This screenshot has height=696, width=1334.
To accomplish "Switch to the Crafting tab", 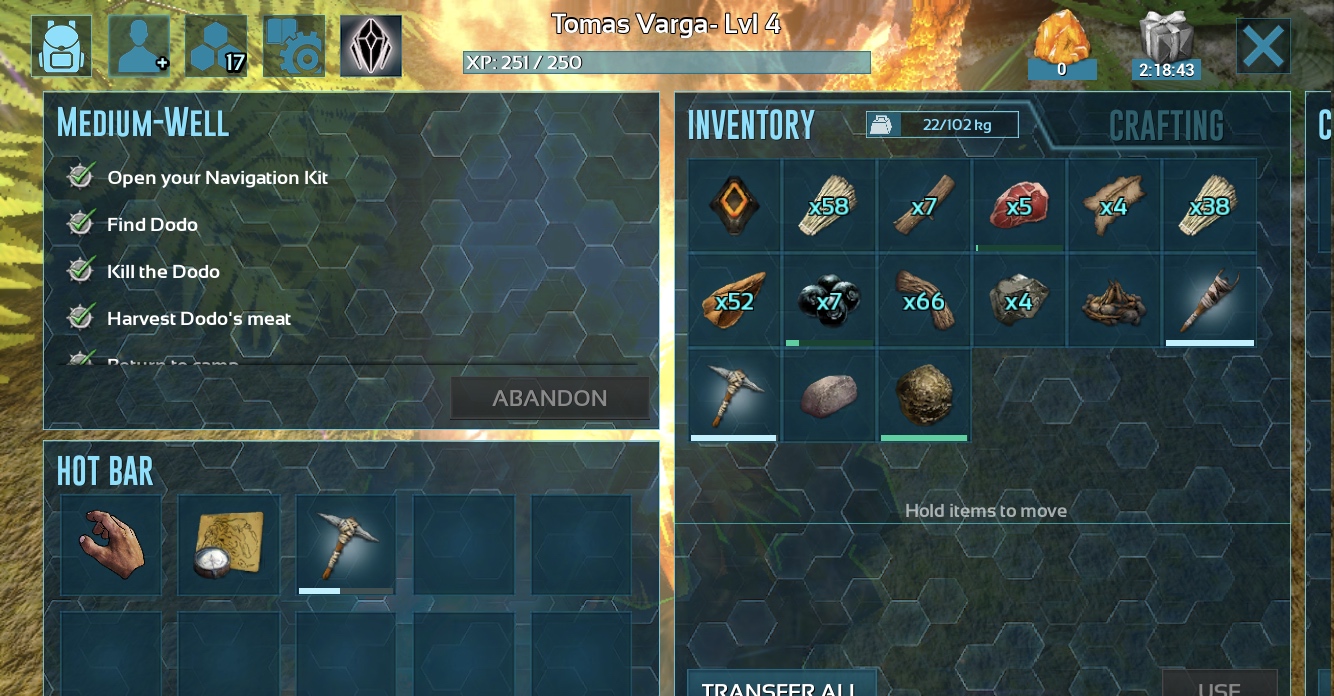I will (1166, 126).
